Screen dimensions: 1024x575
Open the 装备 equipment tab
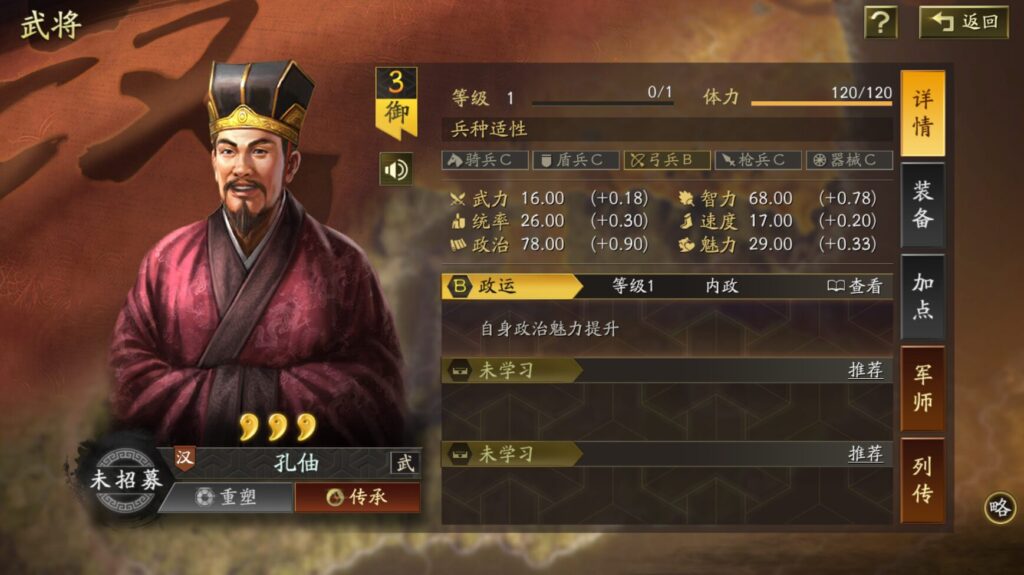[922, 205]
